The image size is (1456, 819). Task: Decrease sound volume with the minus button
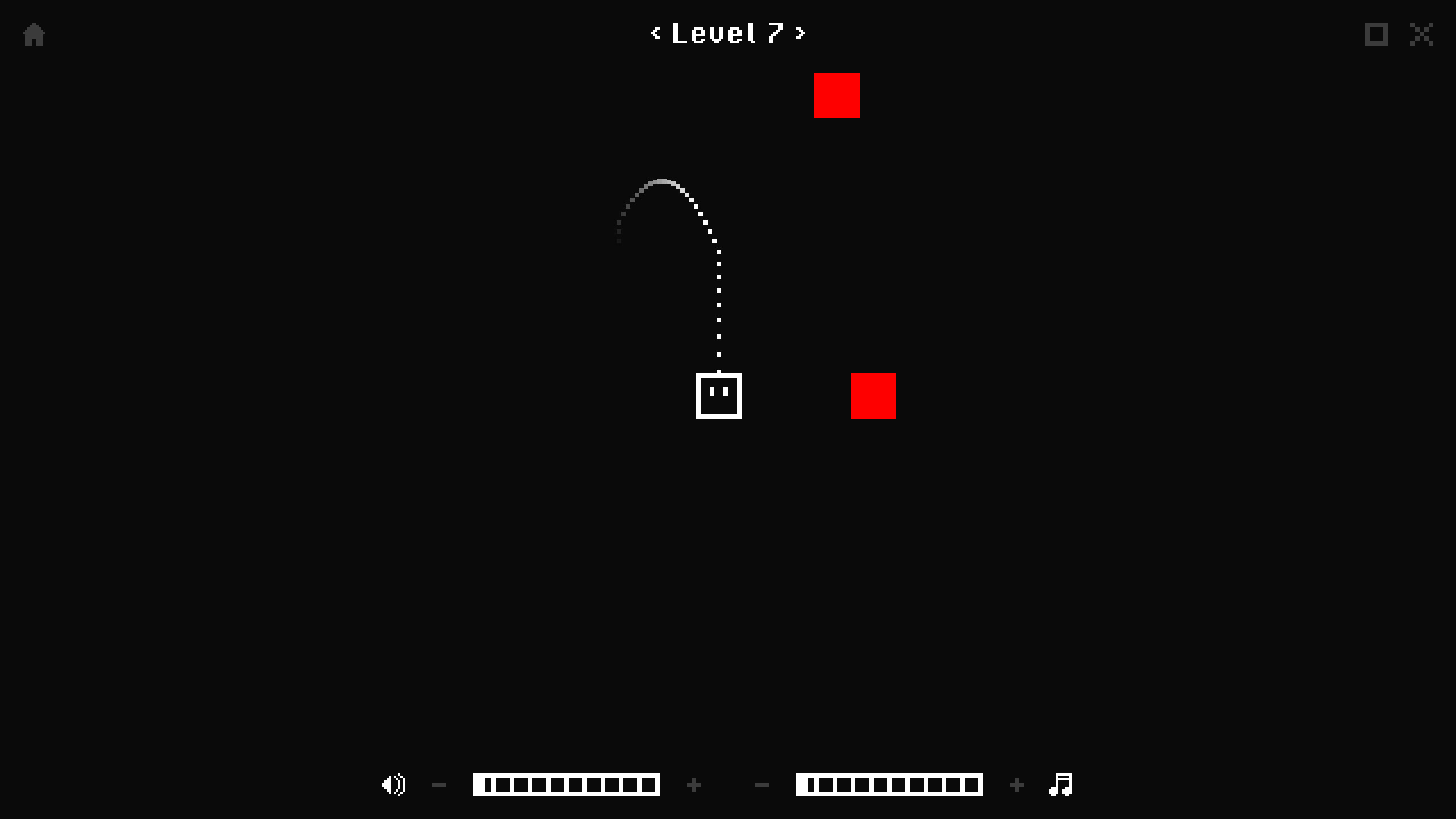coord(439,784)
